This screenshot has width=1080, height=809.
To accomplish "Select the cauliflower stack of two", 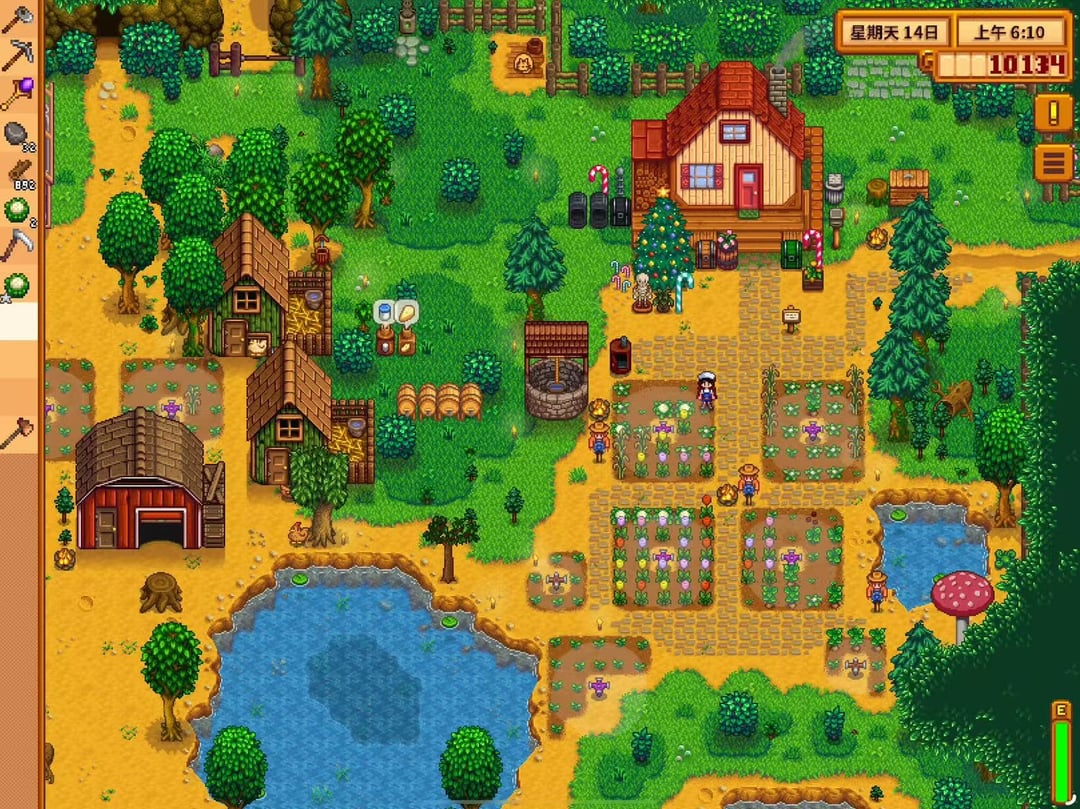I will [x=18, y=209].
